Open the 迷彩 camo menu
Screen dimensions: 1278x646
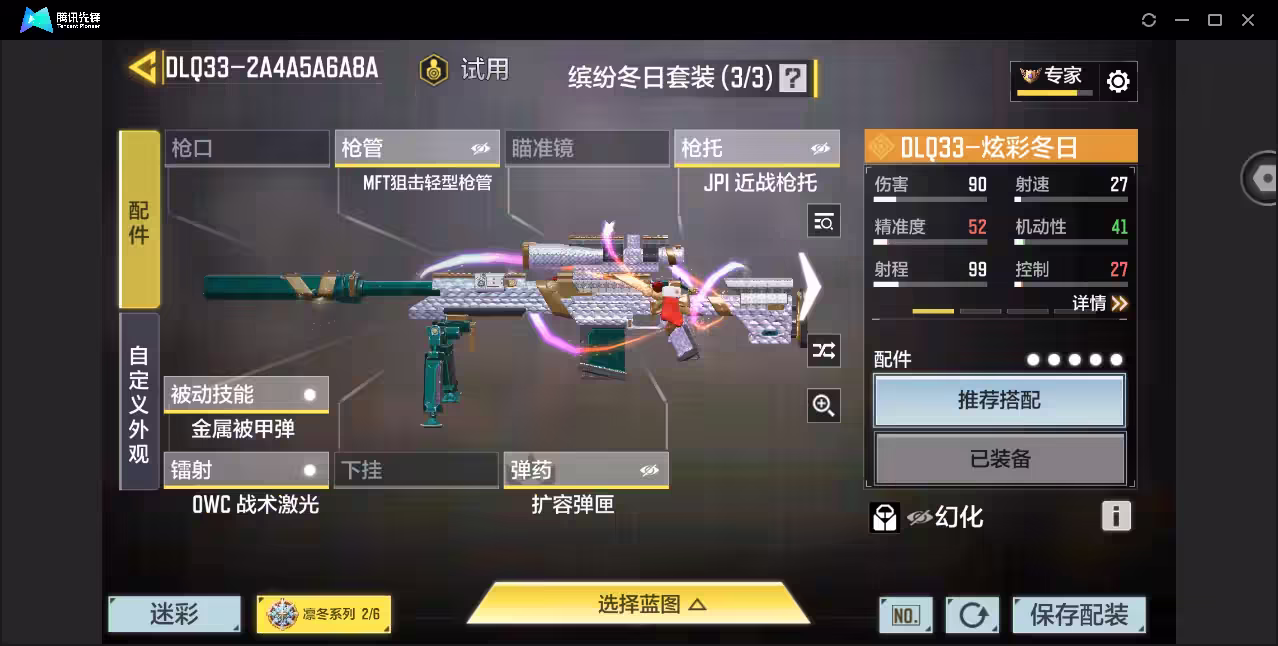174,614
